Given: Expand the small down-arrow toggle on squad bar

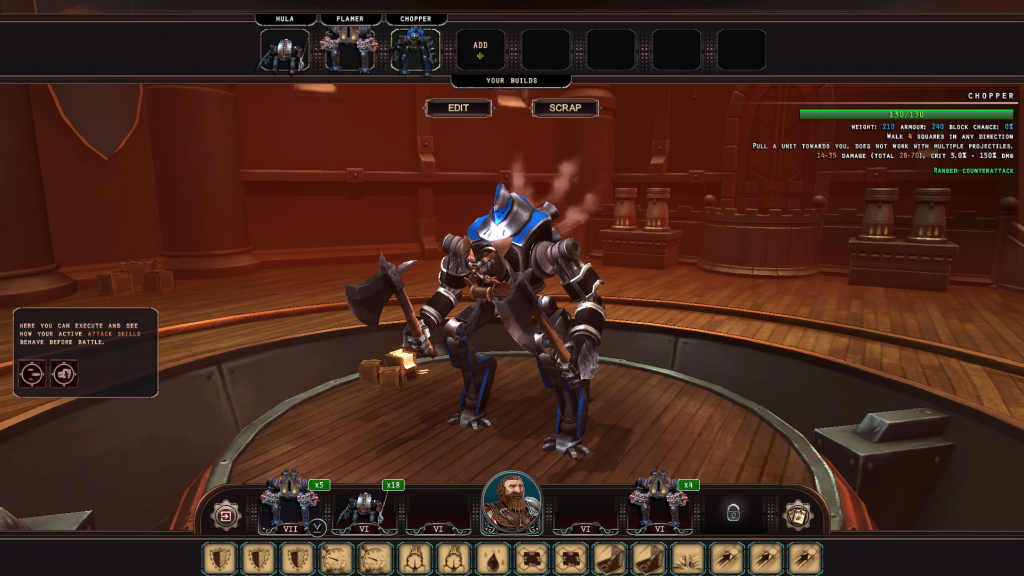Looking at the screenshot, I should tap(317, 527).
